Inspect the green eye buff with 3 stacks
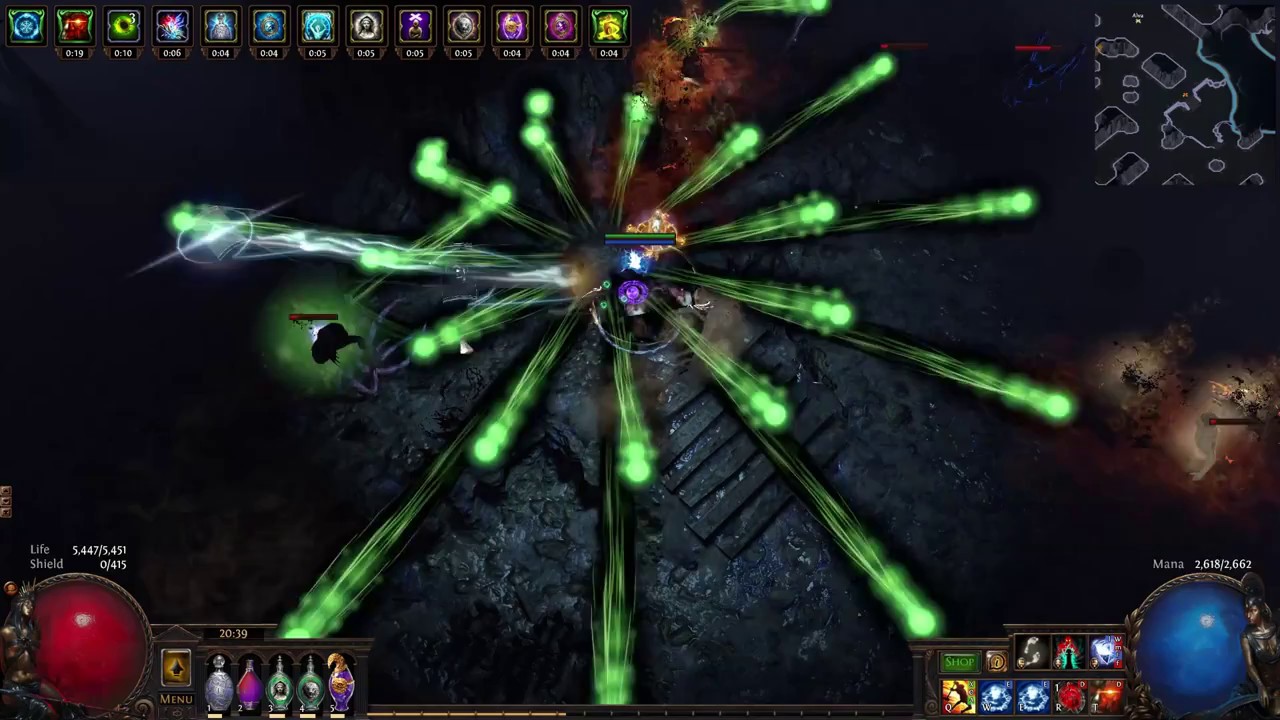This screenshot has height=720, width=1280. (123, 27)
